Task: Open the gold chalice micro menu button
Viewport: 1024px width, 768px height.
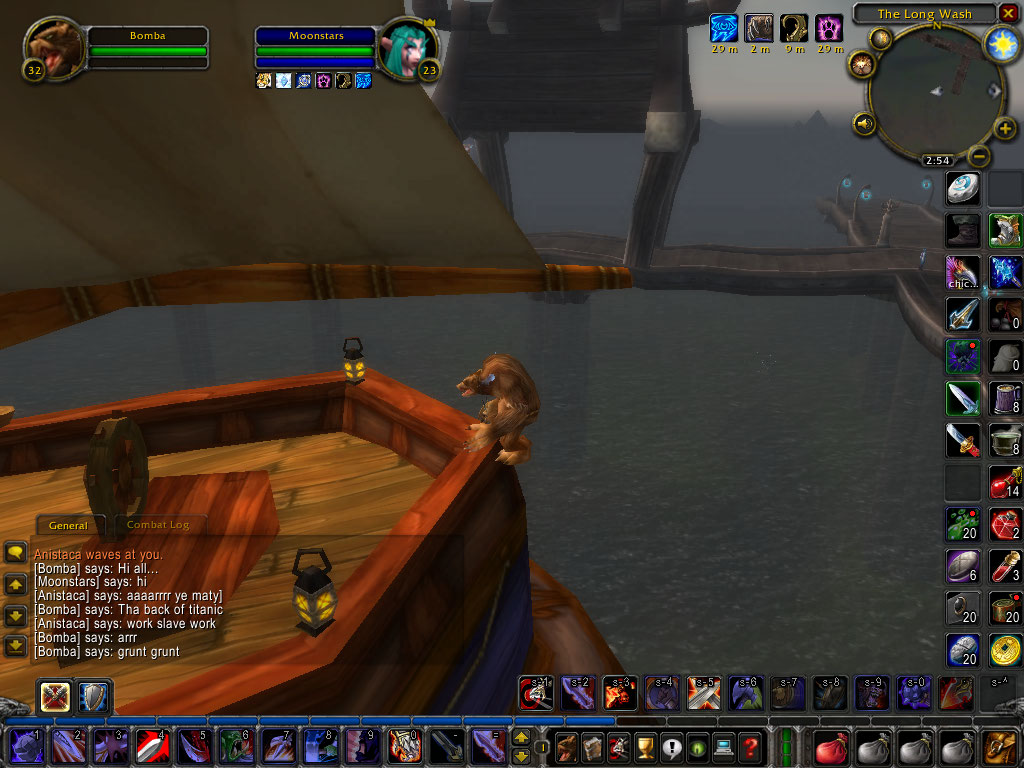Action: (x=646, y=746)
